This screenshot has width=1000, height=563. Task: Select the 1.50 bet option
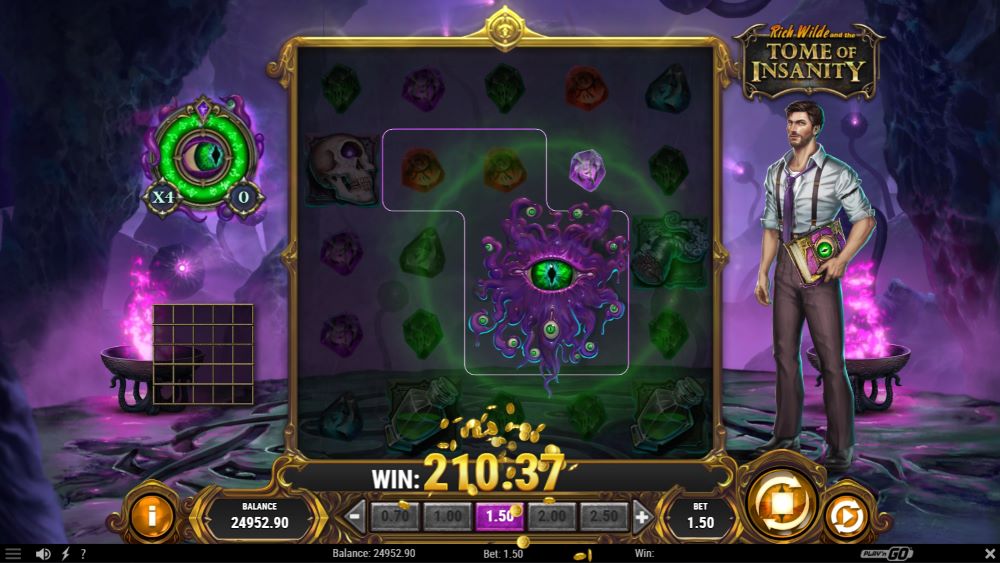coord(499,516)
